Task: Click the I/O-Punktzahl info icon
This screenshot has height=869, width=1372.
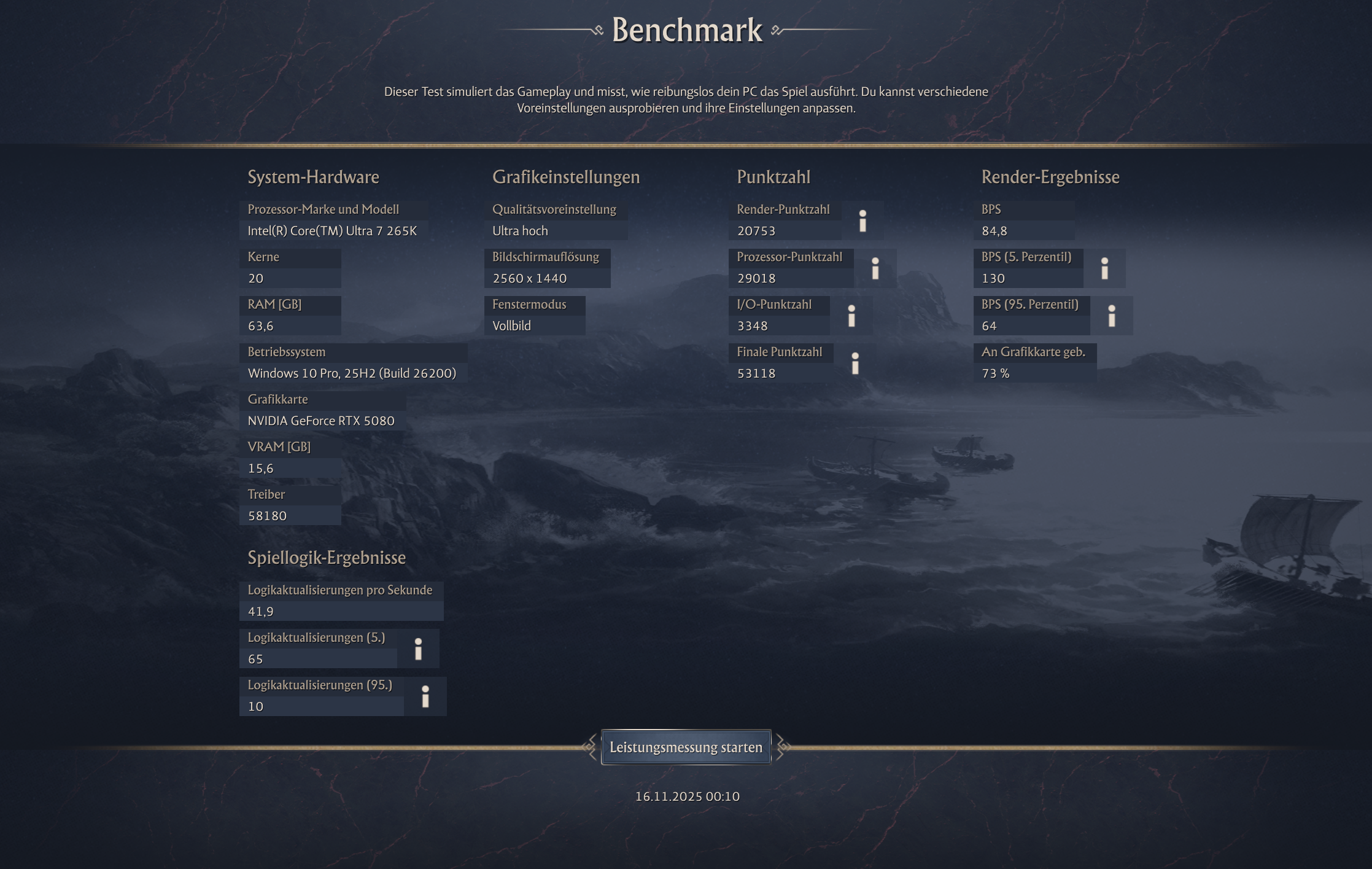Action: tap(851, 315)
